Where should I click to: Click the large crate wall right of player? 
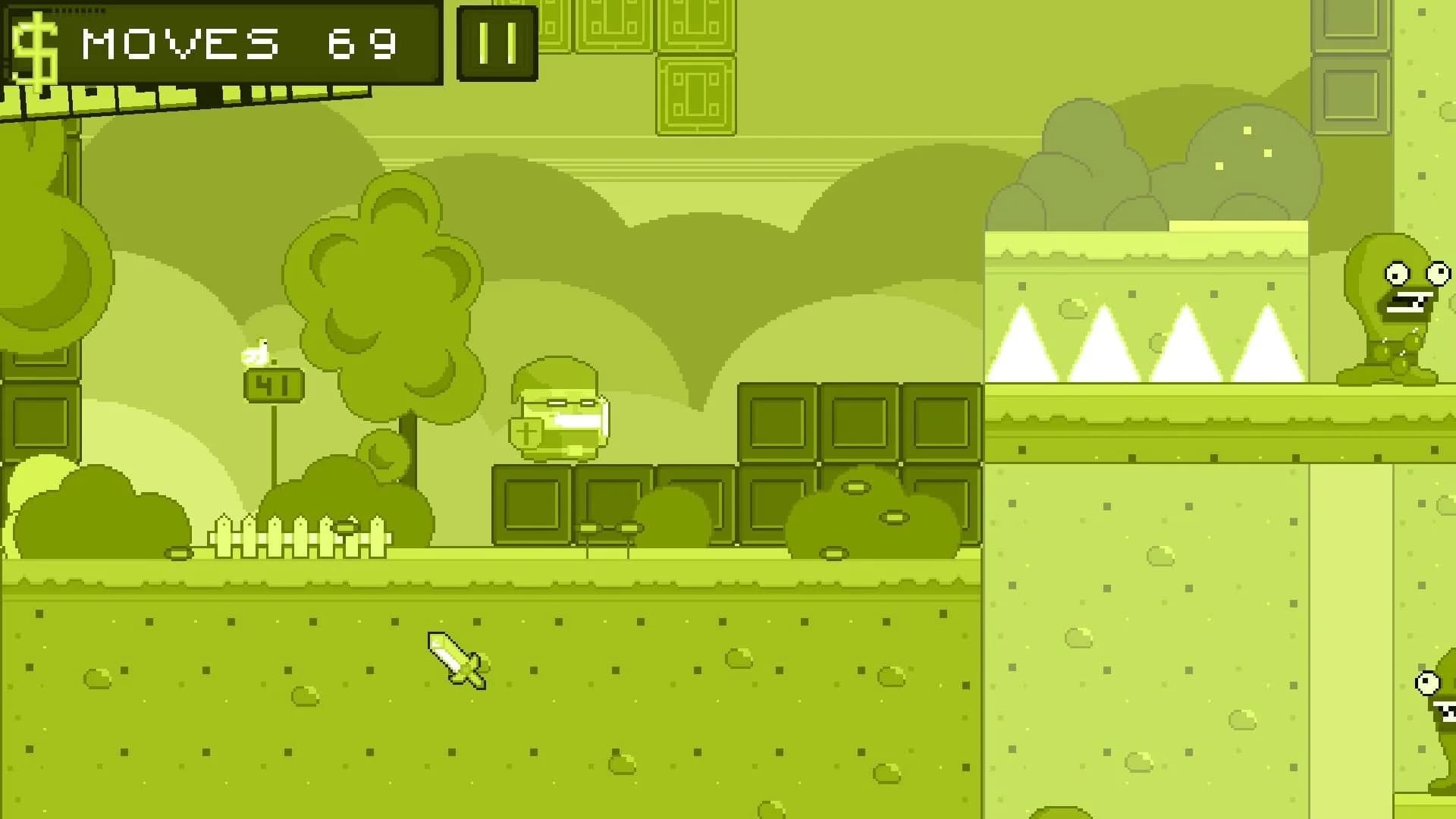tap(857, 463)
